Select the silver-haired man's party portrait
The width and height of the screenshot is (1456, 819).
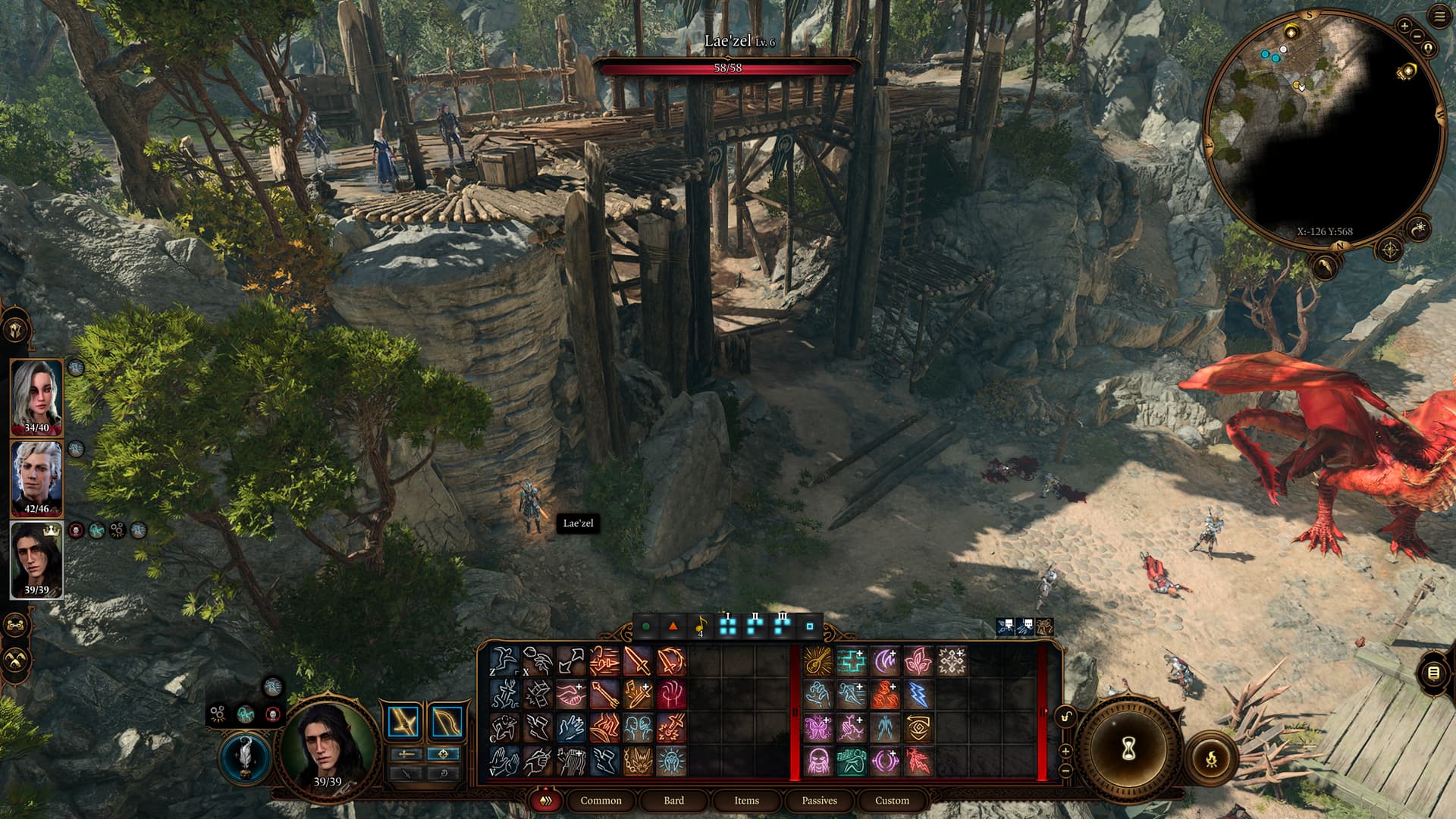pyautogui.click(x=36, y=478)
